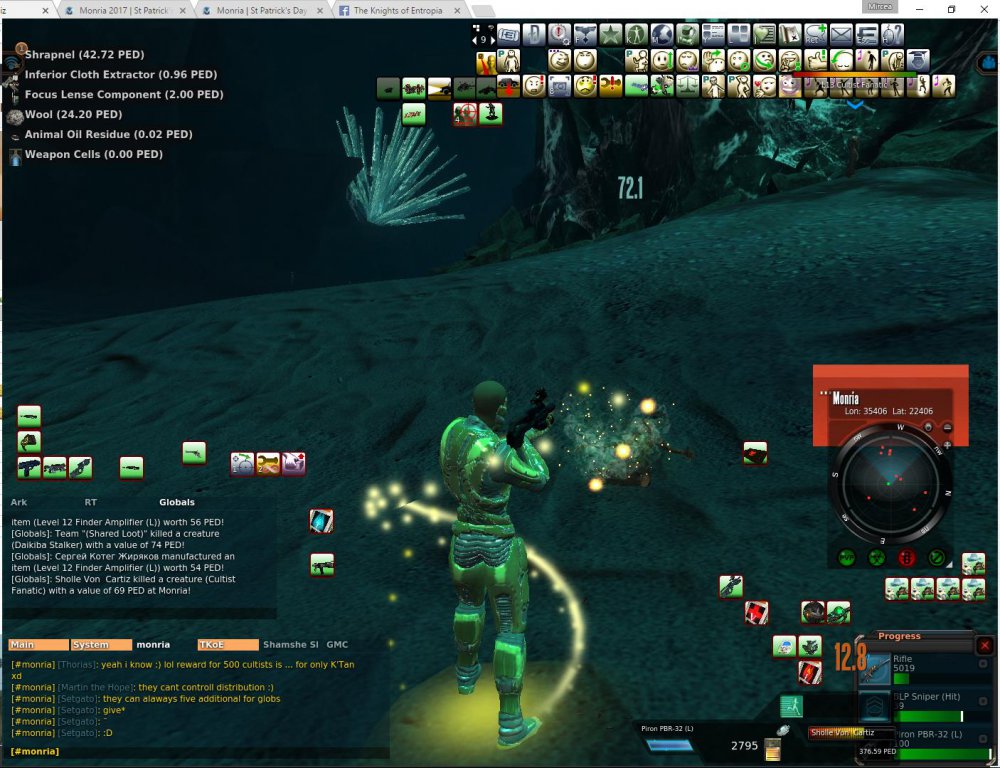Close the Progress panel
The image size is (1000, 768).
point(985,645)
